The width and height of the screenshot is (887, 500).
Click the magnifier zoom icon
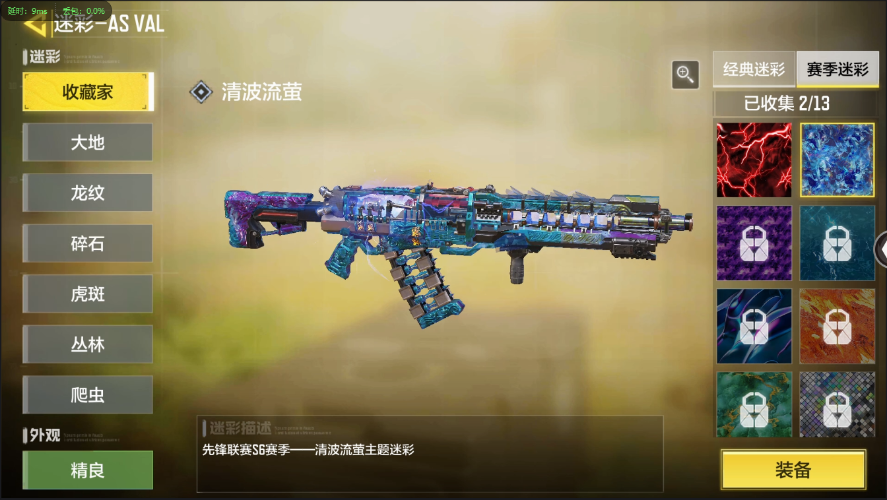685,74
